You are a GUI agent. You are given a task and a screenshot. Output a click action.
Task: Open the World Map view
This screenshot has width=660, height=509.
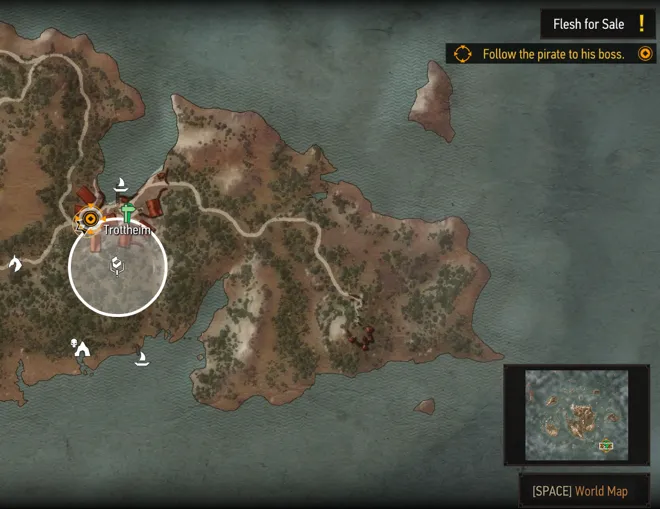(x=581, y=491)
